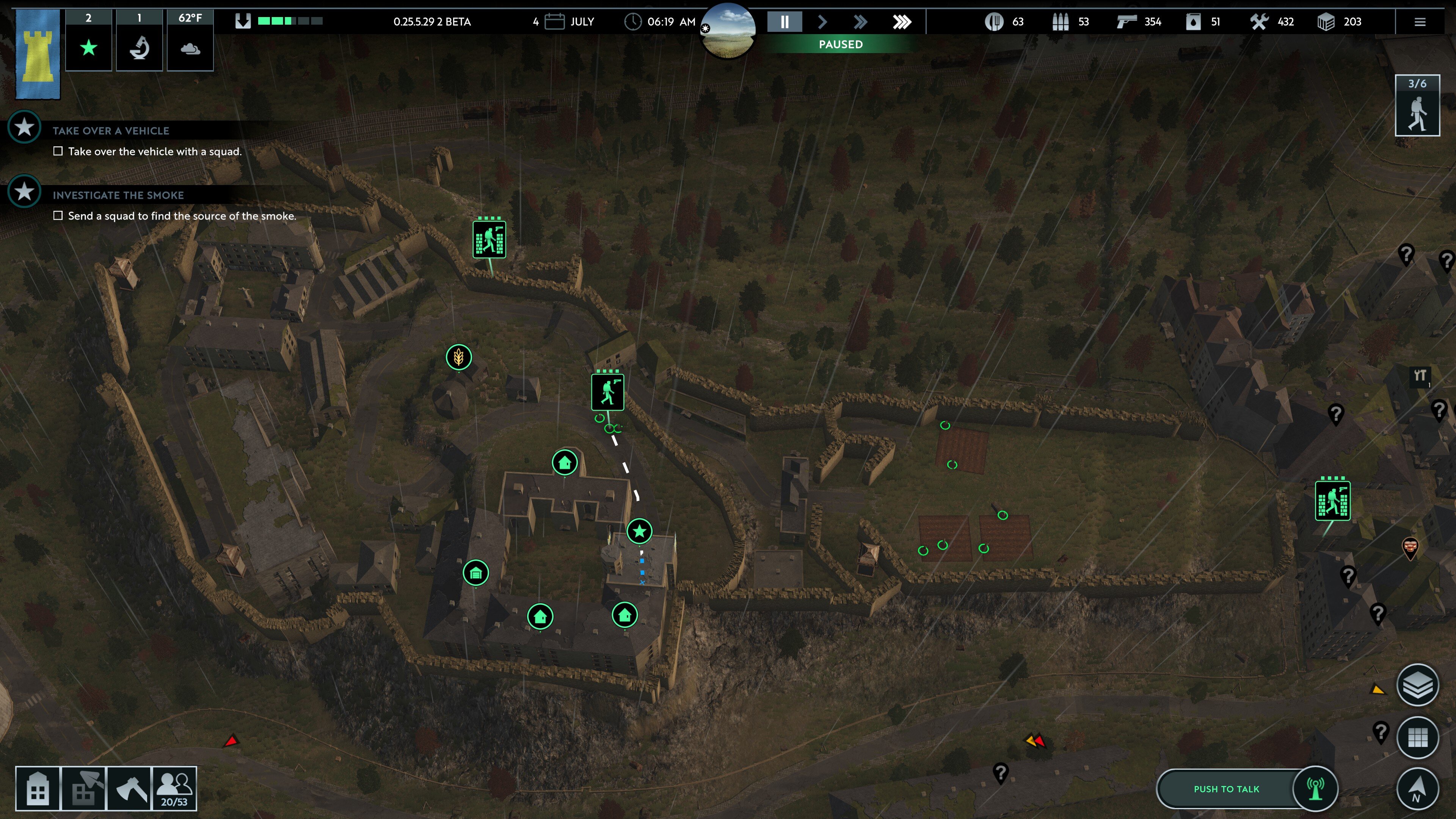Select the Take Over a Vehicle objective
The height and width of the screenshot is (819, 1456).
point(111,130)
